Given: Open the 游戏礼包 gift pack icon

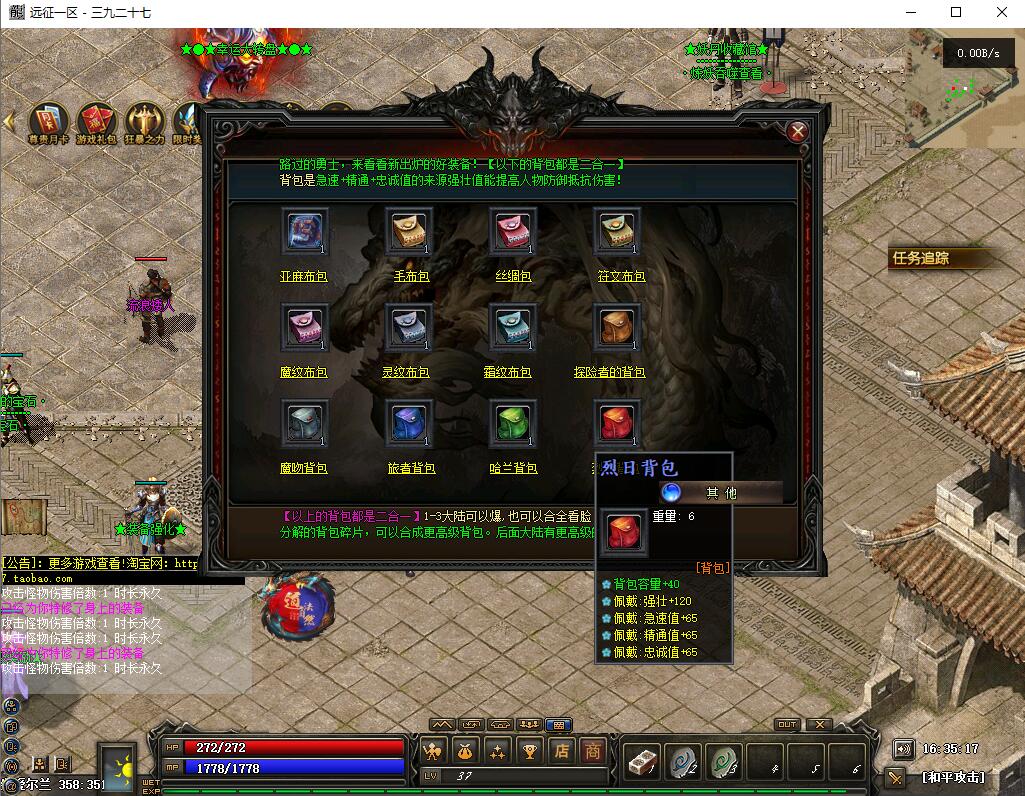Looking at the screenshot, I should pyautogui.click(x=97, y=123).
